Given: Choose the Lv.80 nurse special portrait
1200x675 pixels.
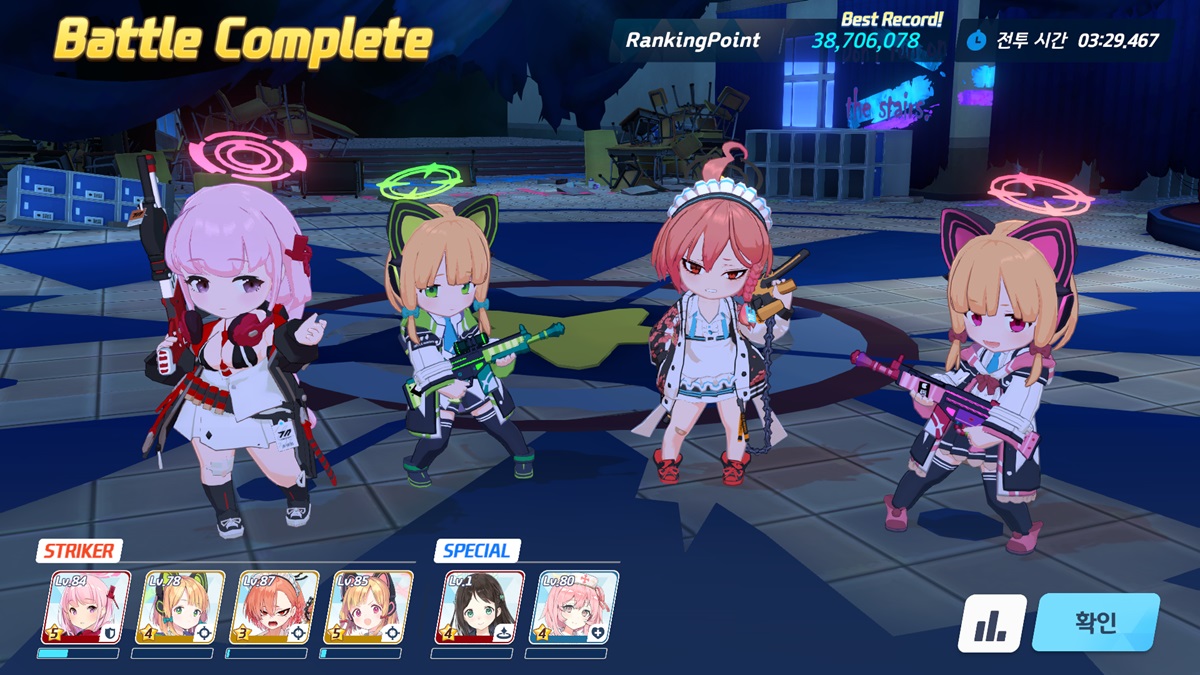Looking at the screenshot, I should click(x=573, y=607).
